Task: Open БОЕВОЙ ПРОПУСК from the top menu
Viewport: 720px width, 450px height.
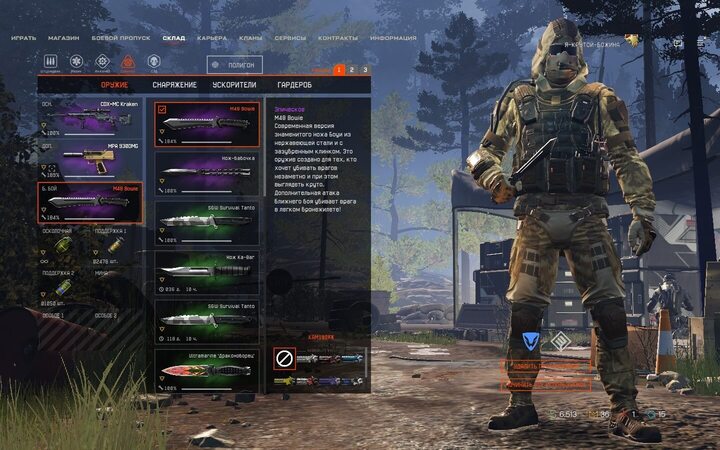Action: (x=121, y=38)
